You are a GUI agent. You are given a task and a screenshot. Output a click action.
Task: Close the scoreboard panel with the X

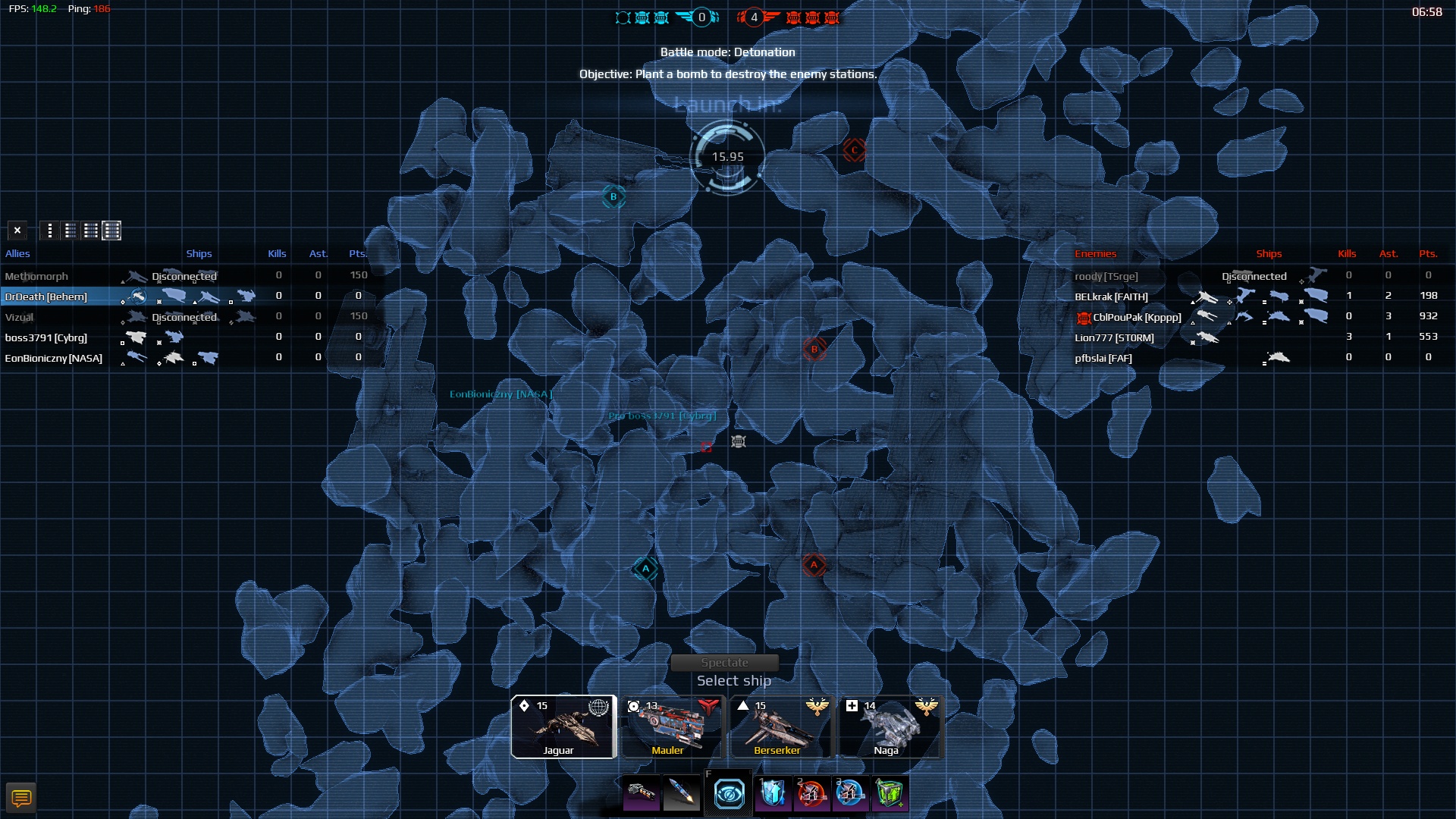(17, 230)
